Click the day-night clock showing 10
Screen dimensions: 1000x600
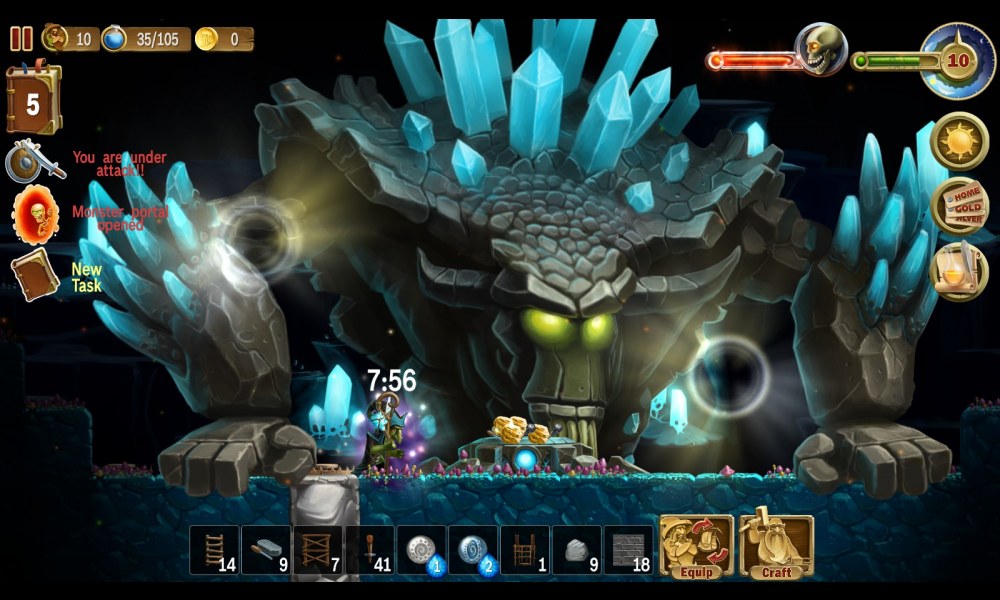point(958,60)
